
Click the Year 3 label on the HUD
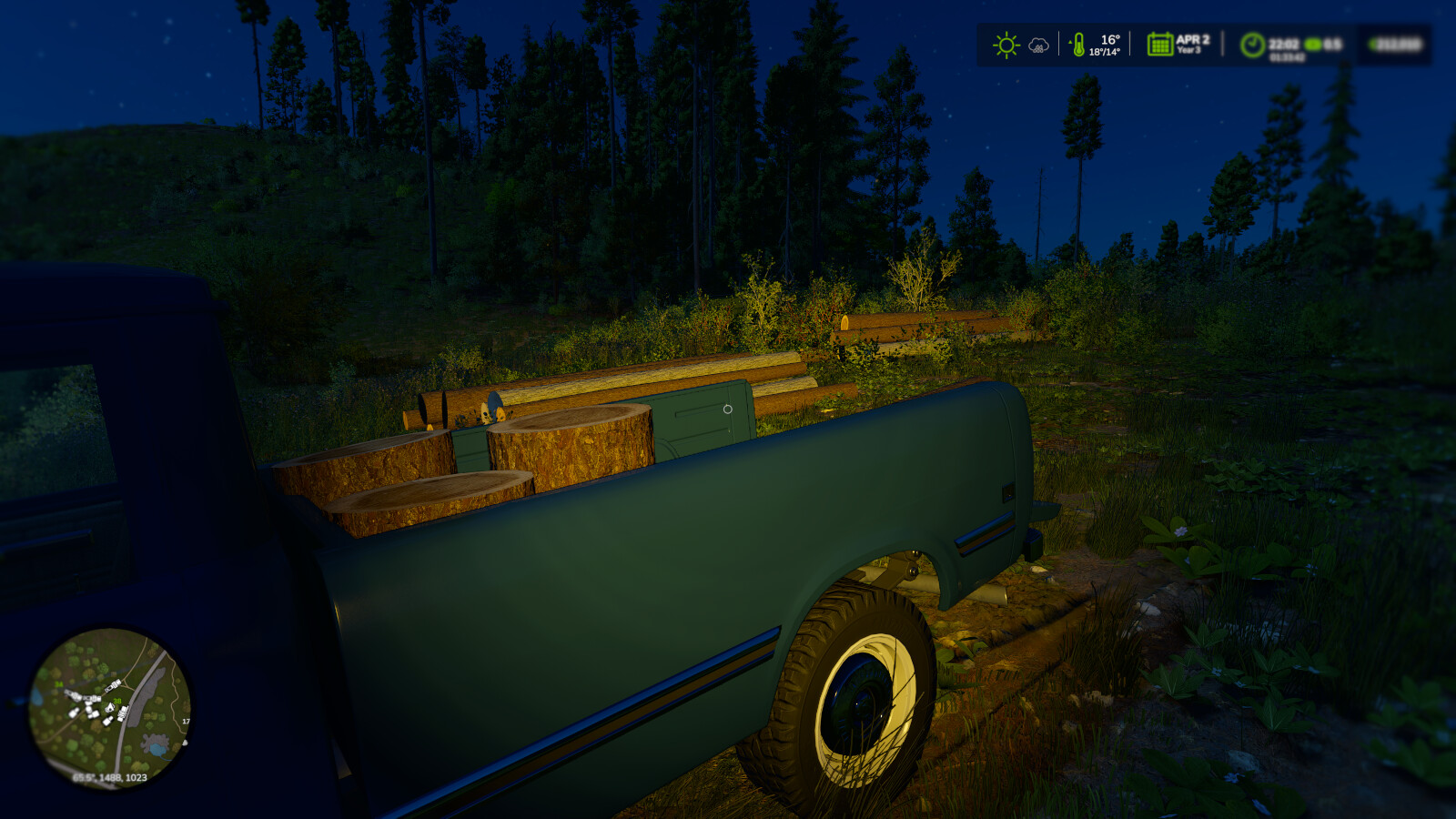pyautogui.click(x=1188, y=48)
